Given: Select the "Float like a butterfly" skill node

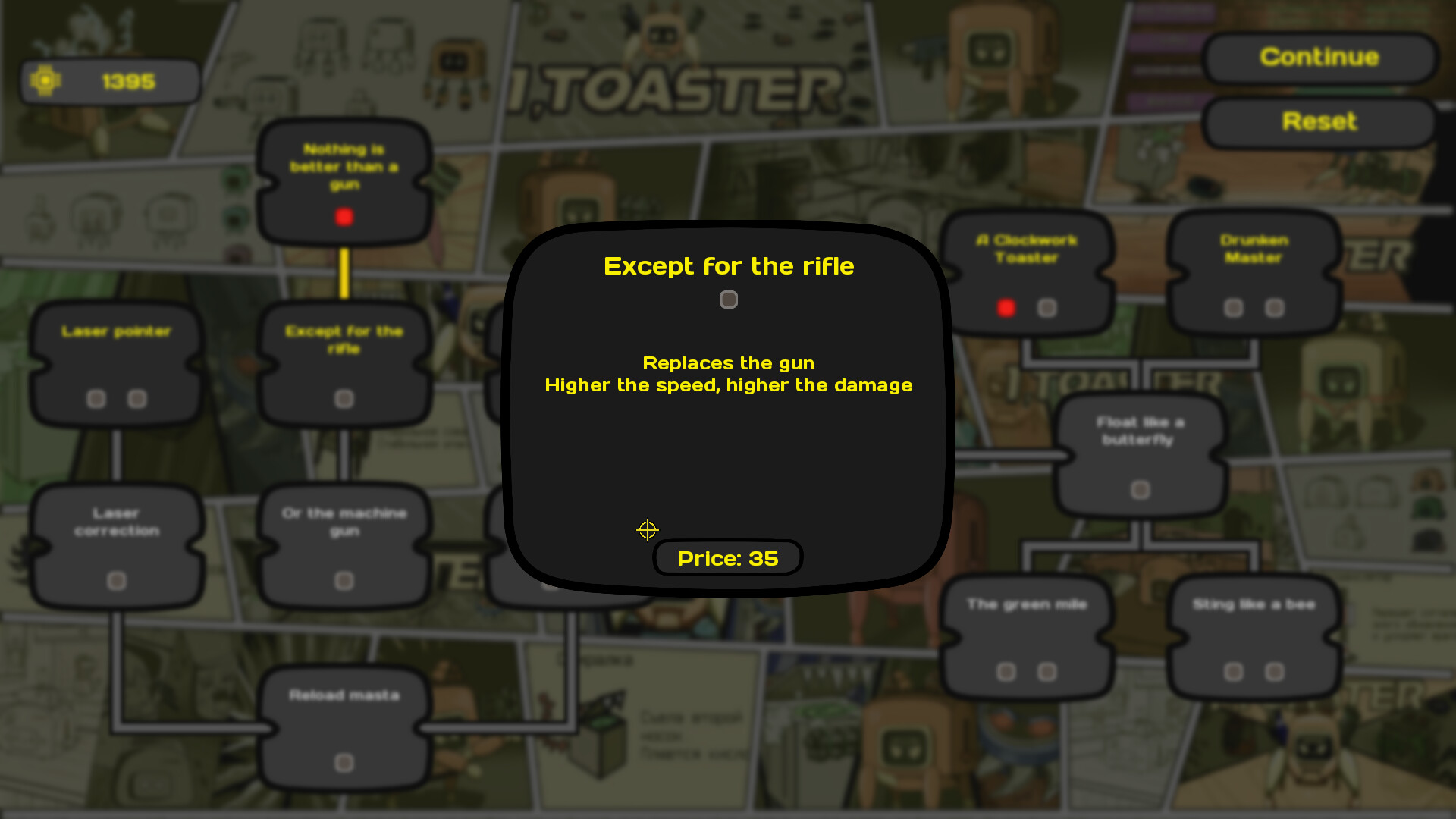Looking at the screenshot, I should tap(1141, 431).
